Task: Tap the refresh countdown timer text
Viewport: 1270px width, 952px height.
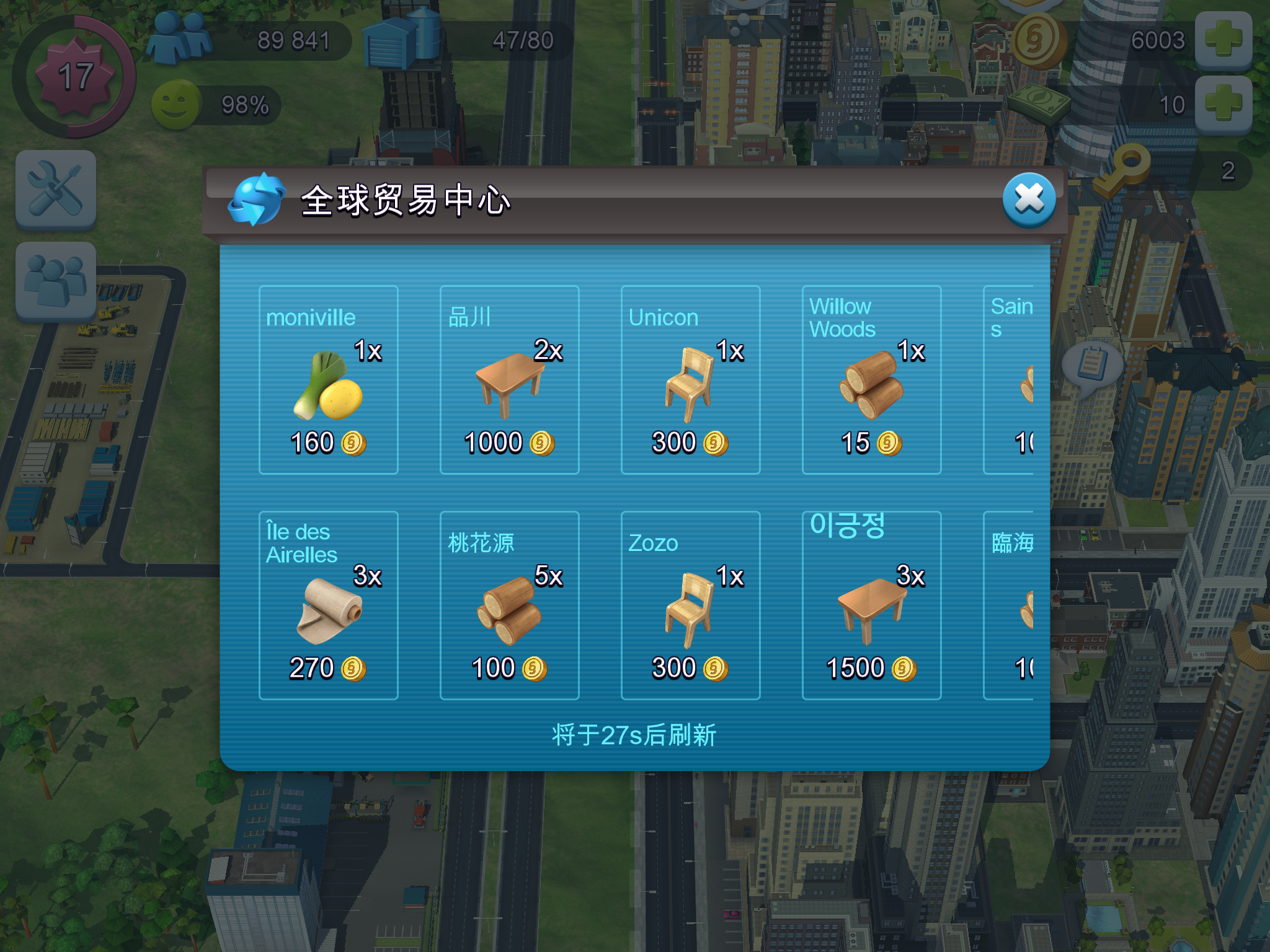Action: click(x=634, y=732)
